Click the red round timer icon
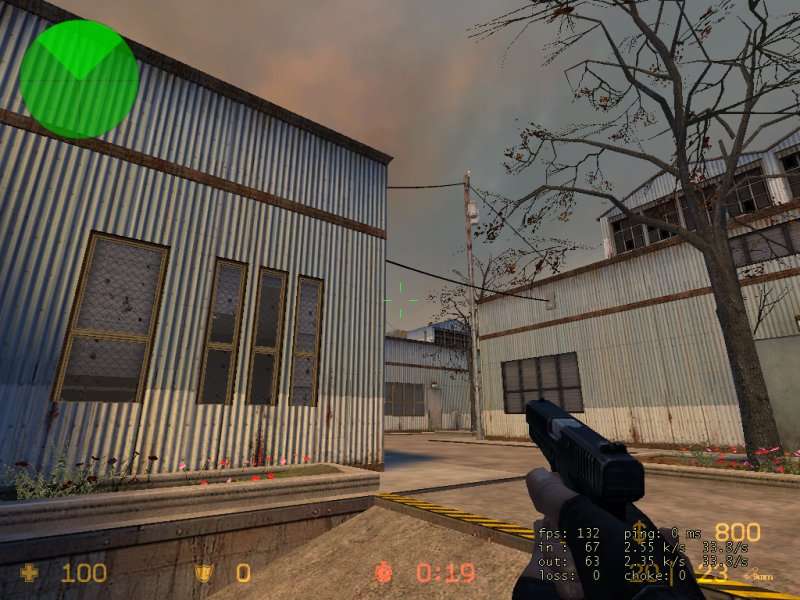This screenshot has width=800, height=600. click(x=385, y=573)
